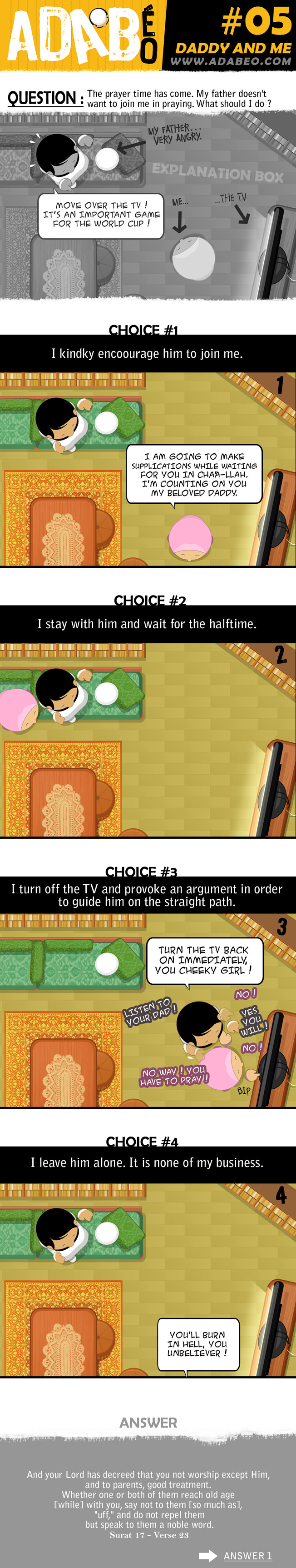Choose "I kindky encoourage him to join me"
The height and width of the screenshot is (1568, 296).
(147, 354)
